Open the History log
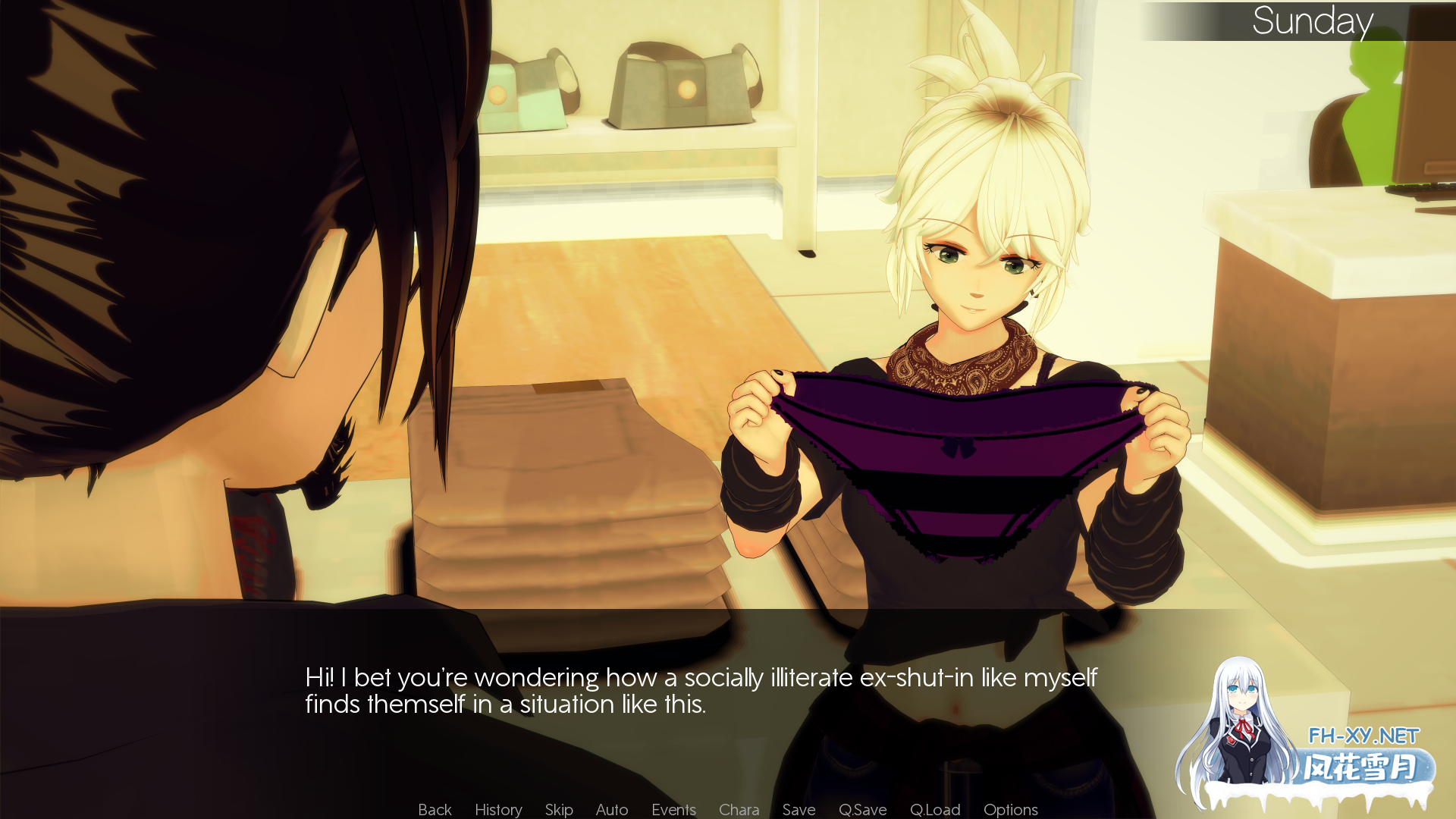Screen dimensions: 1456x819 [x=497, y=809]
